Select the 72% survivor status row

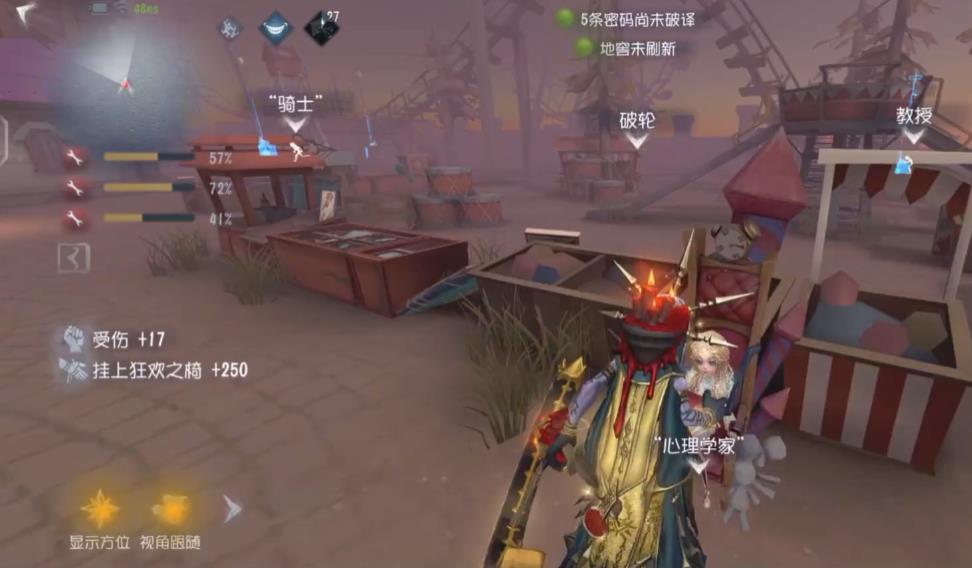[148, 187]
